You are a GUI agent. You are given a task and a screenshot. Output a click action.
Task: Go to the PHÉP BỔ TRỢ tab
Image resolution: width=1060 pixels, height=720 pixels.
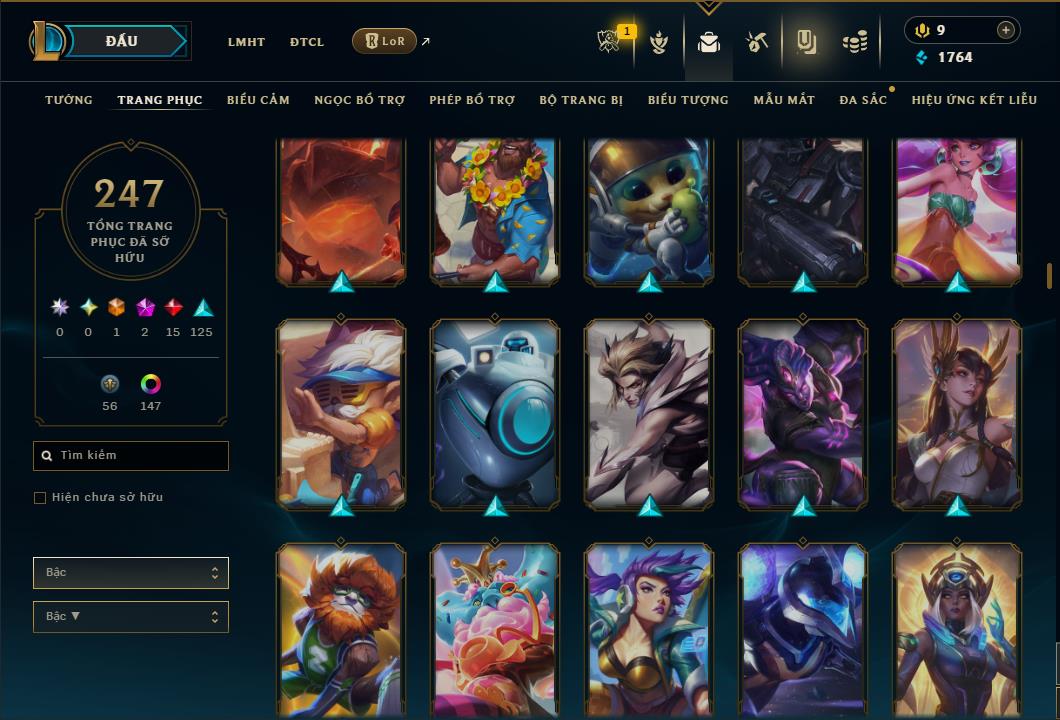pyautogui.click(x=472, y=100)
